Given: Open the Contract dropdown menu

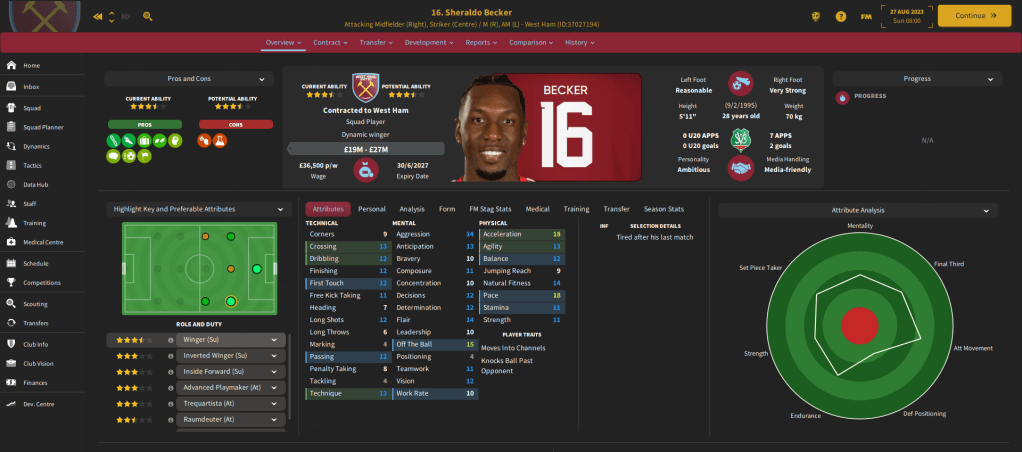Looking at the screenshot, I should [x=329, y=43].
